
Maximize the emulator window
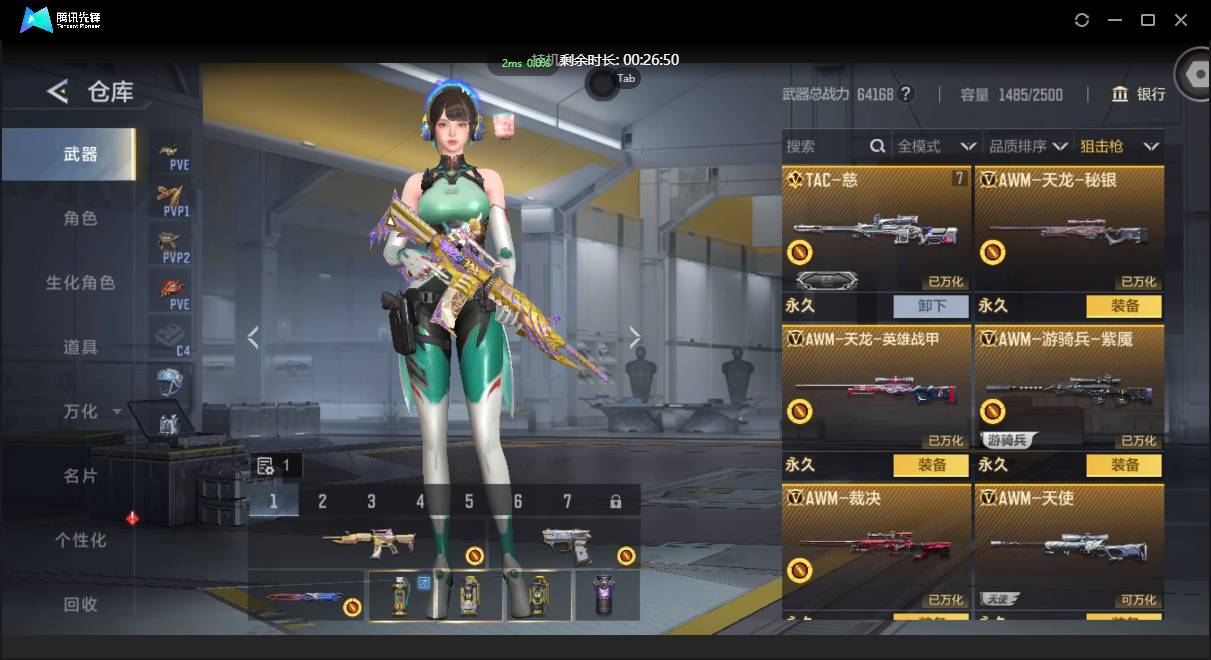[1148, 20]
